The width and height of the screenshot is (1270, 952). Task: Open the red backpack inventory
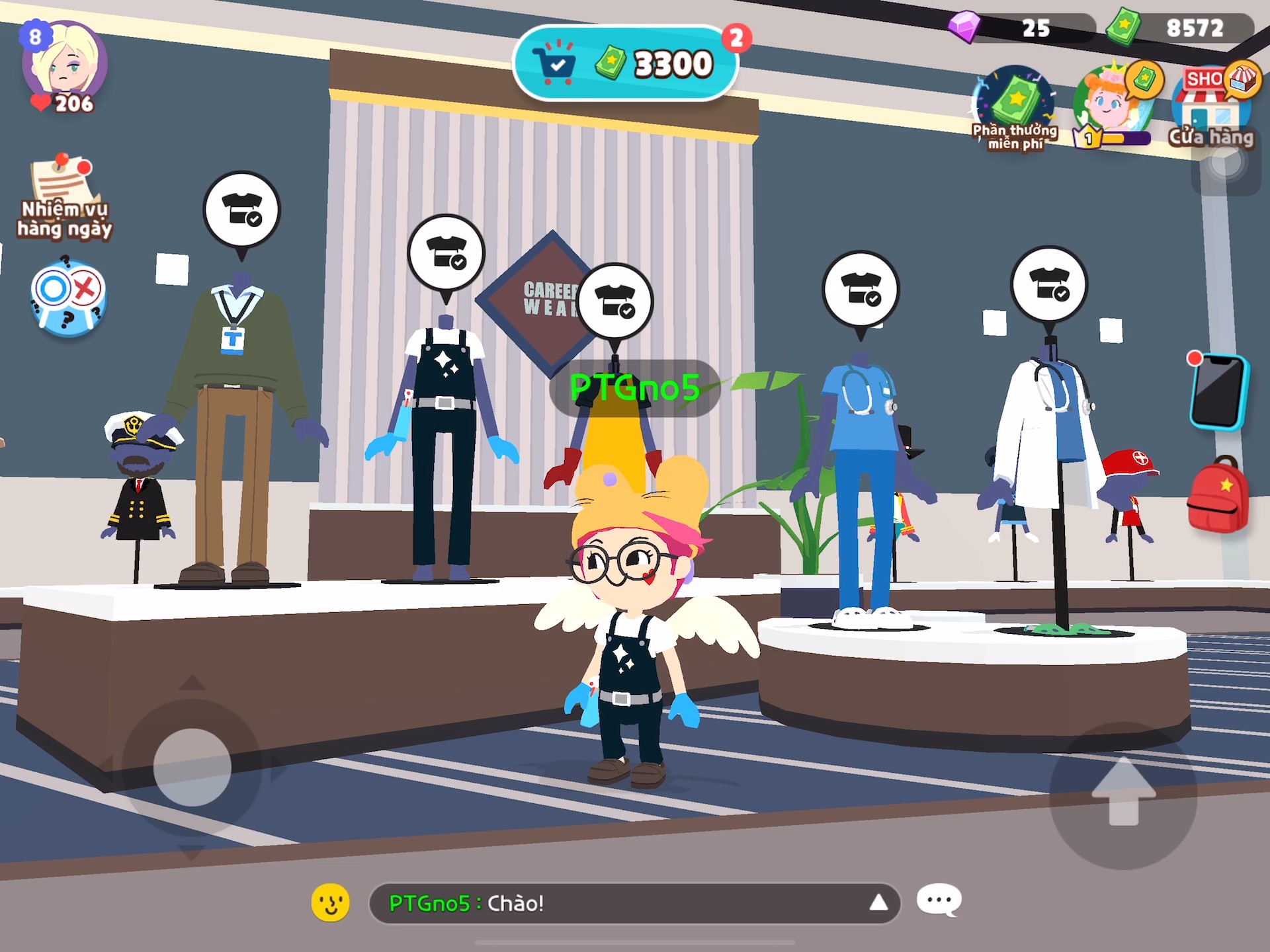click(1218, 495)
